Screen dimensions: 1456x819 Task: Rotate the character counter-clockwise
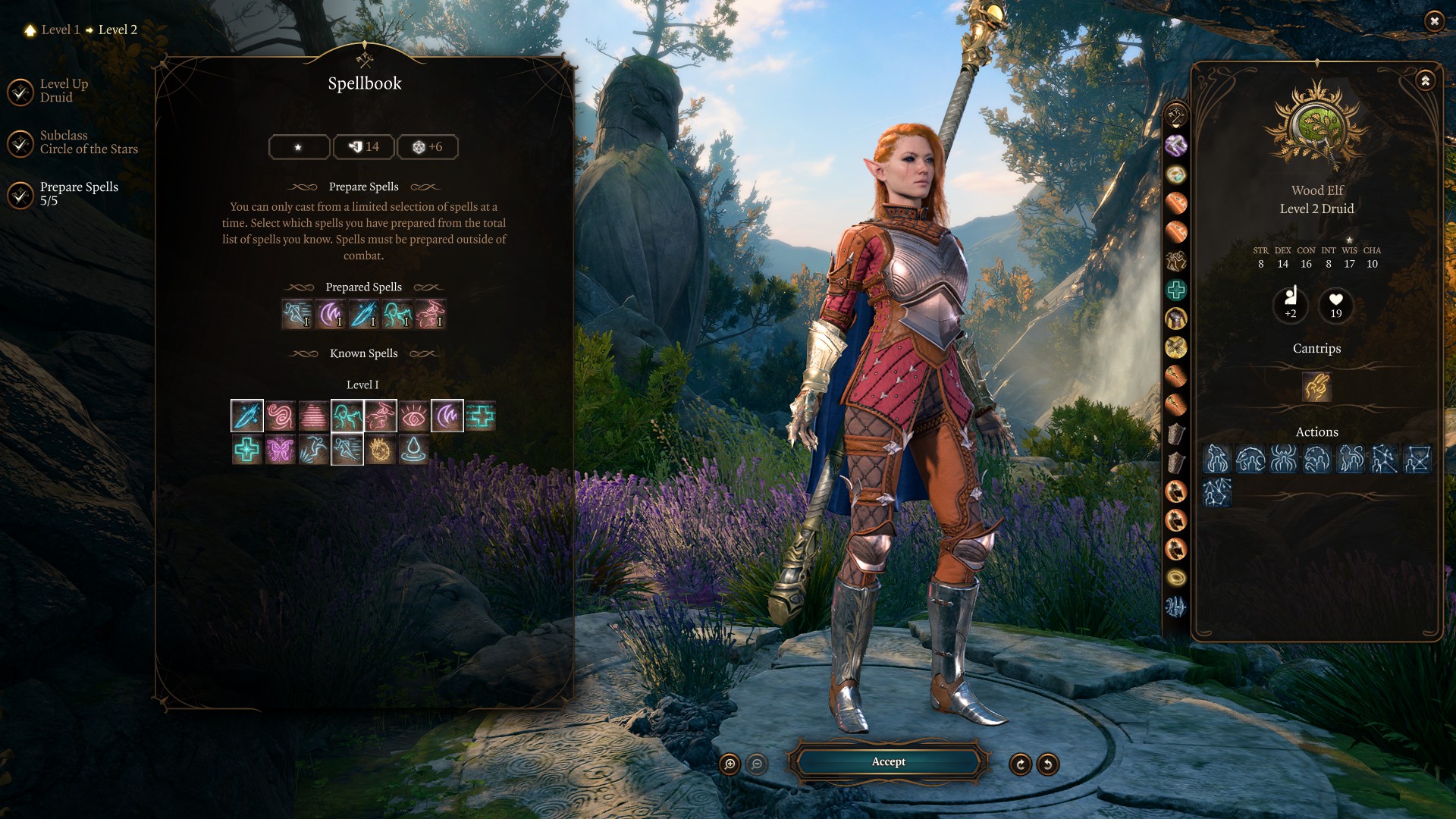(1047, 764)
